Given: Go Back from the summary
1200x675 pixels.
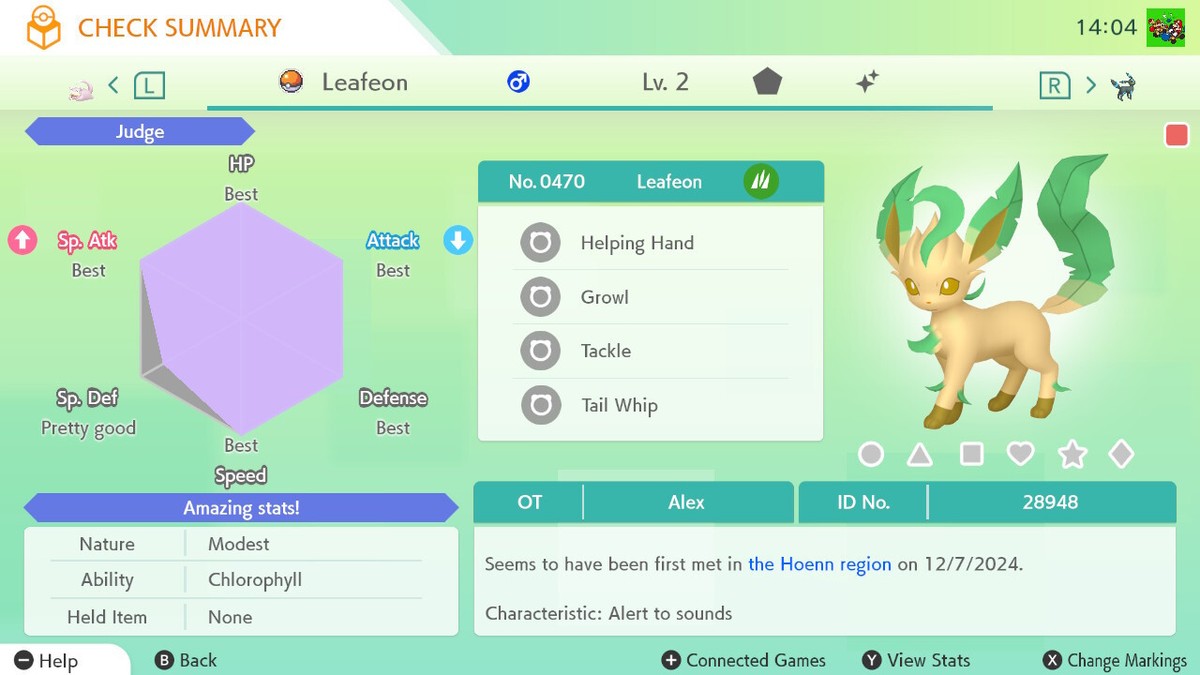Looking at the screenshot, I should pos(186,660).
